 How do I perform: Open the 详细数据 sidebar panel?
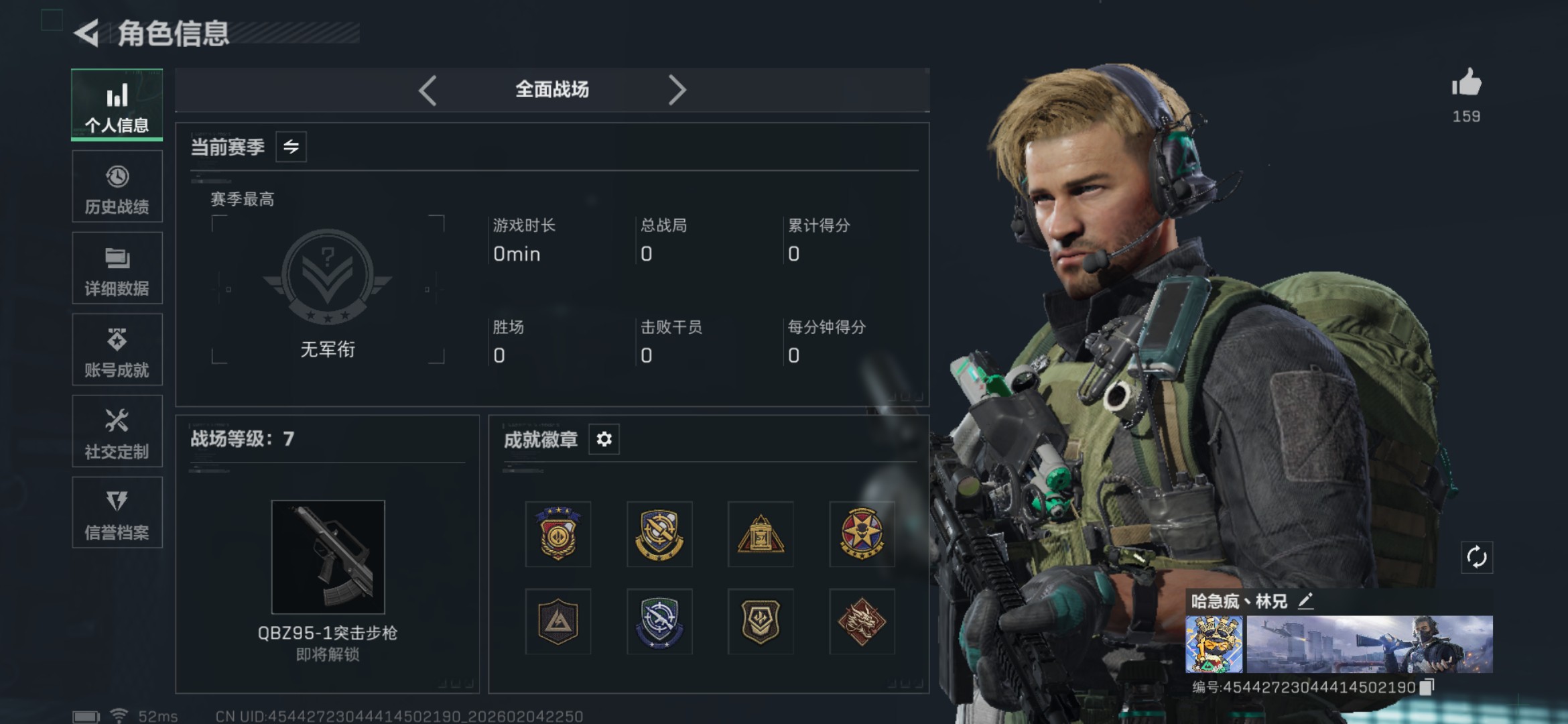tap(117, 268)
